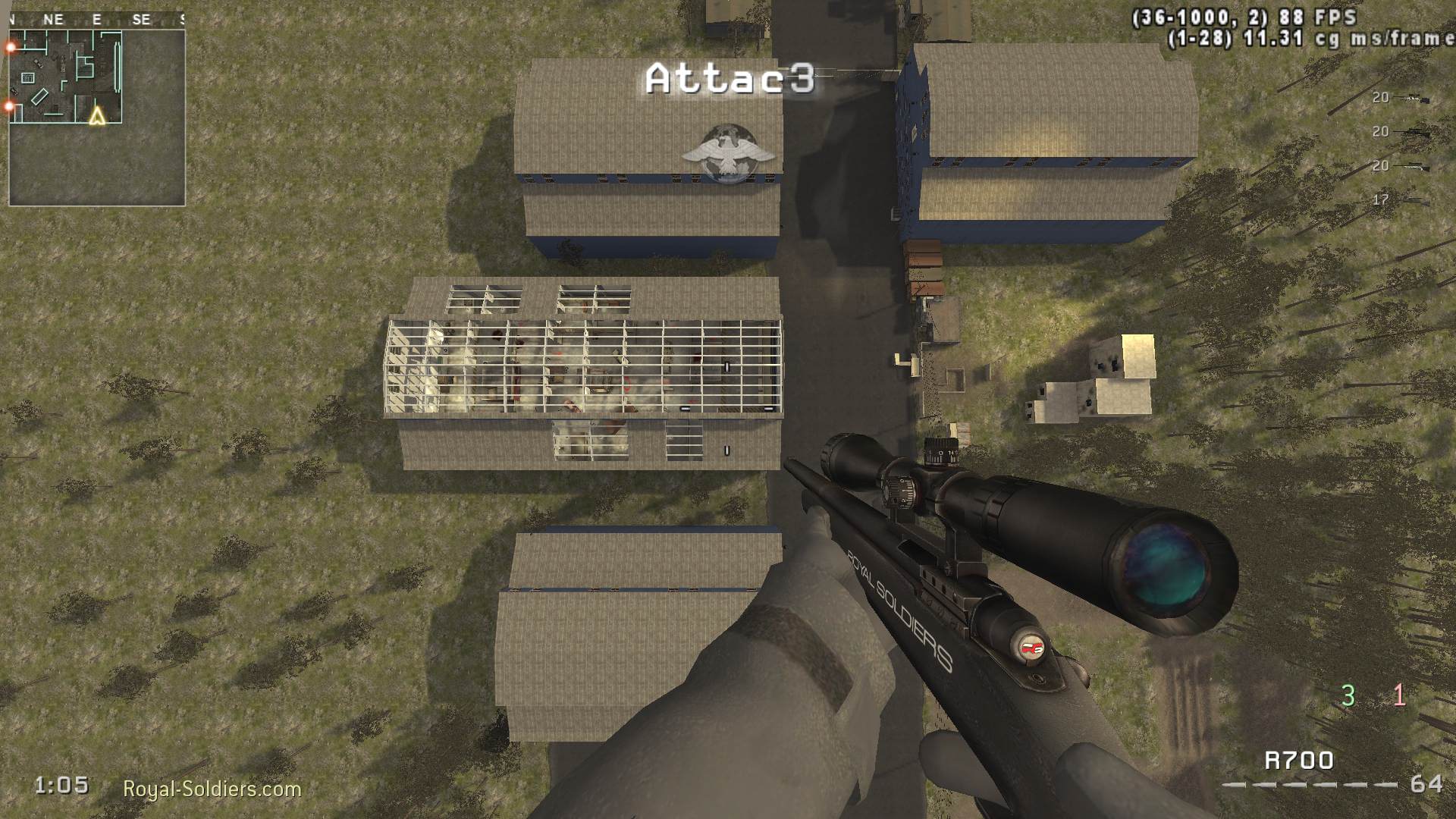Screen dimensions: 1456x819
Task: Open the Royal-Soldiers.com link
Action: (x=213, y=789)
